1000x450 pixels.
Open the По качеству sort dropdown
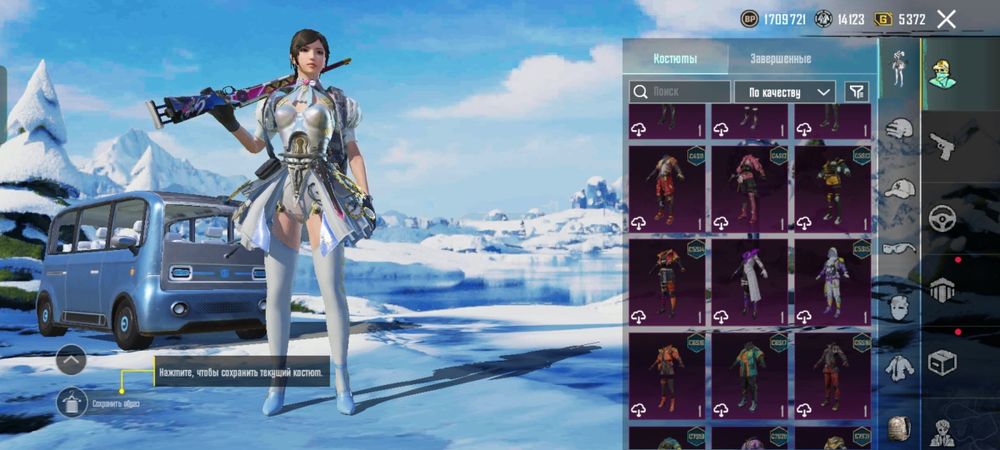coord(785,92)
